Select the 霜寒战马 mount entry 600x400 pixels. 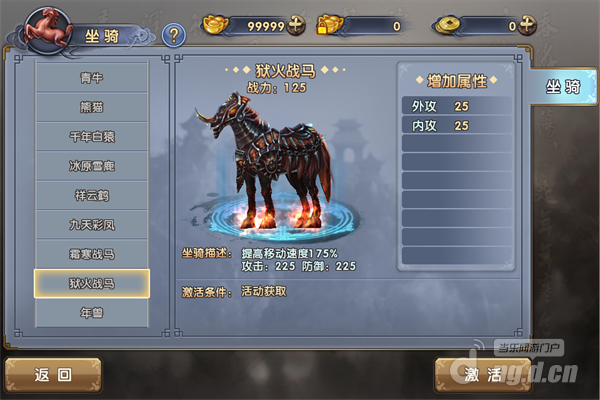coord(91,254)
